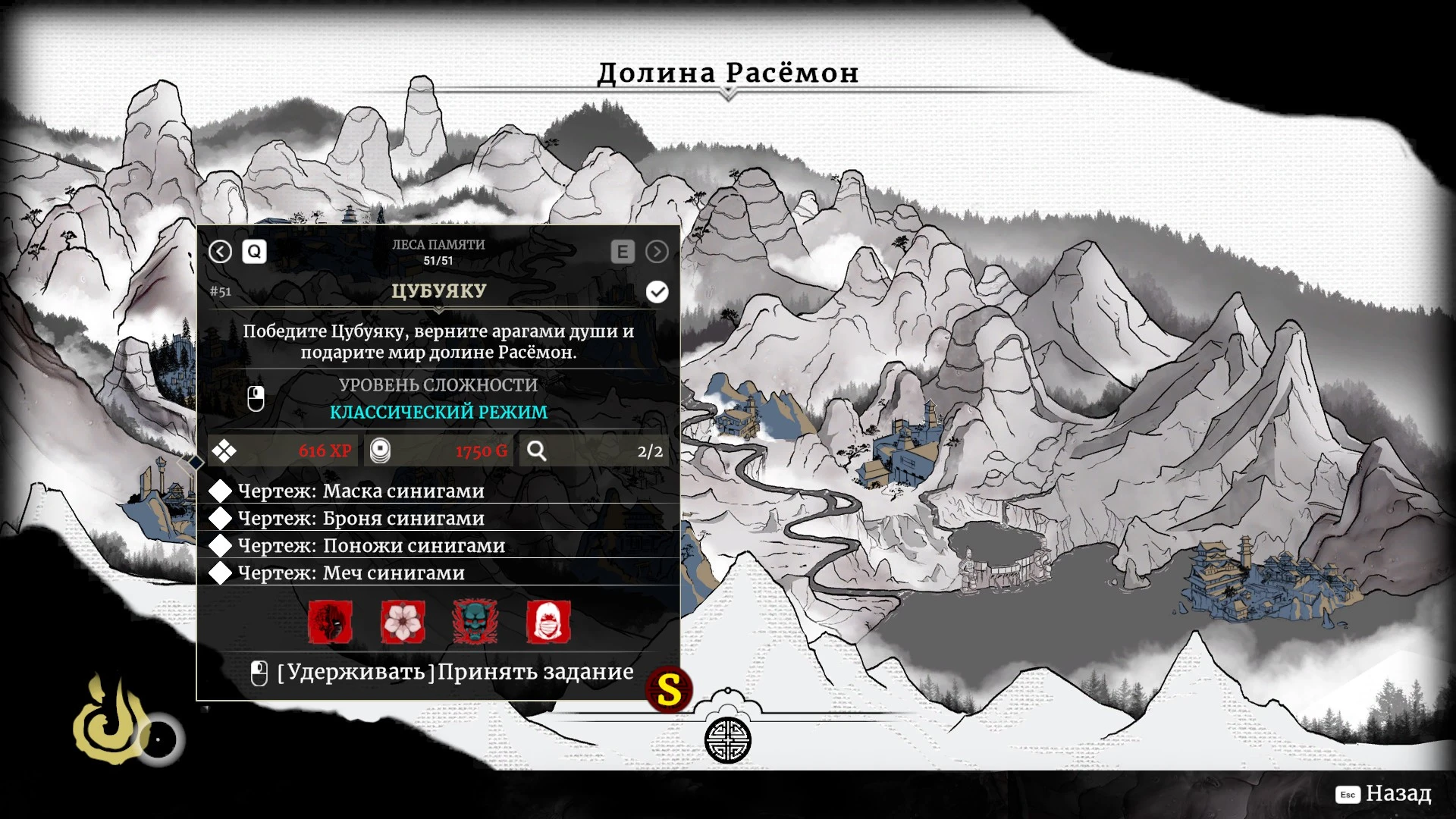
Task: Click Принять задание to accept the mission
Action: click(535, 672)
